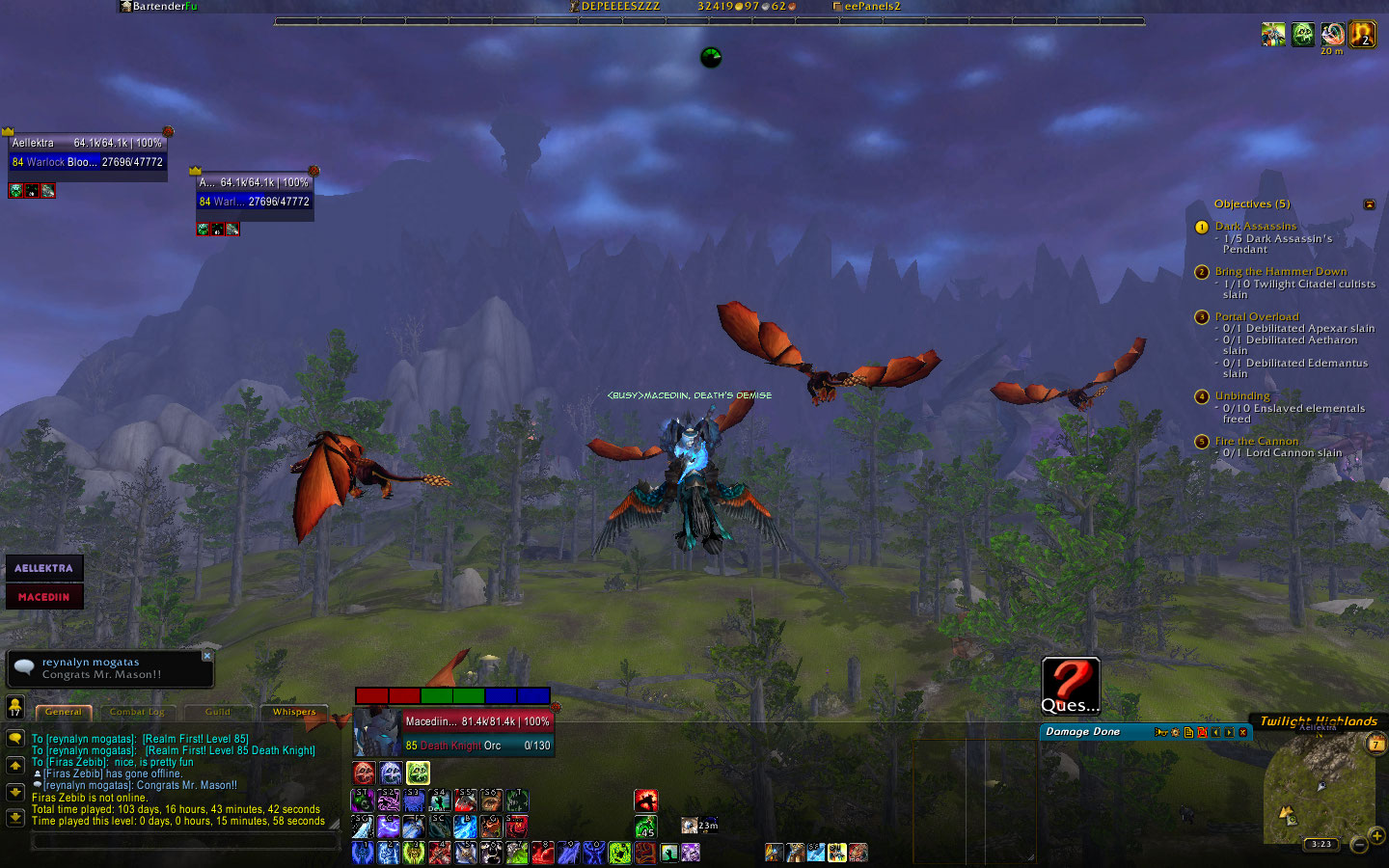Open the Whispers chat tab
Viewport: 1389px width, 868px height.
click(293, 712)
